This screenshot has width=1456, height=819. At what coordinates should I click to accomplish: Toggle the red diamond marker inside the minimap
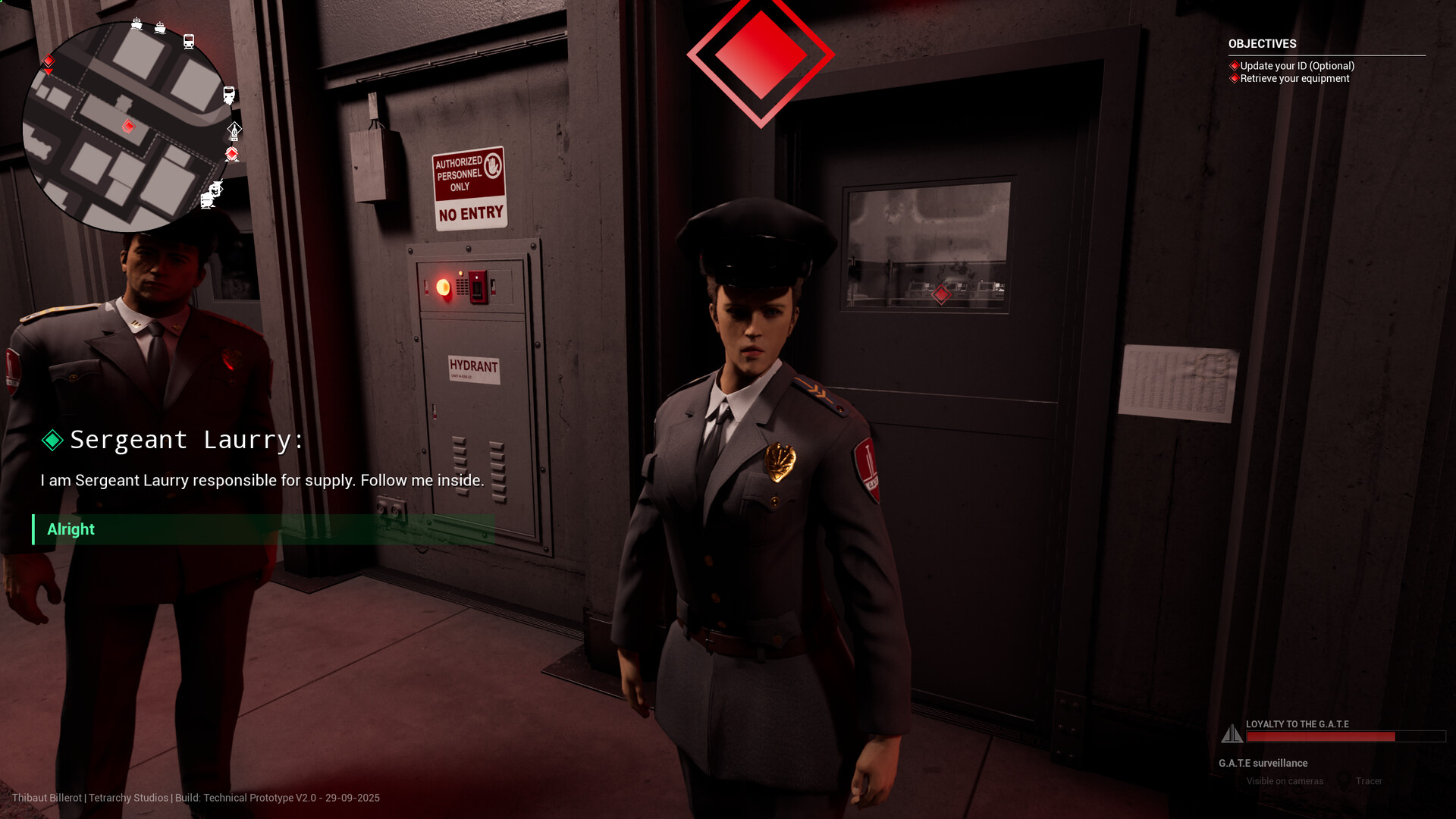click(x=128, y=126)
